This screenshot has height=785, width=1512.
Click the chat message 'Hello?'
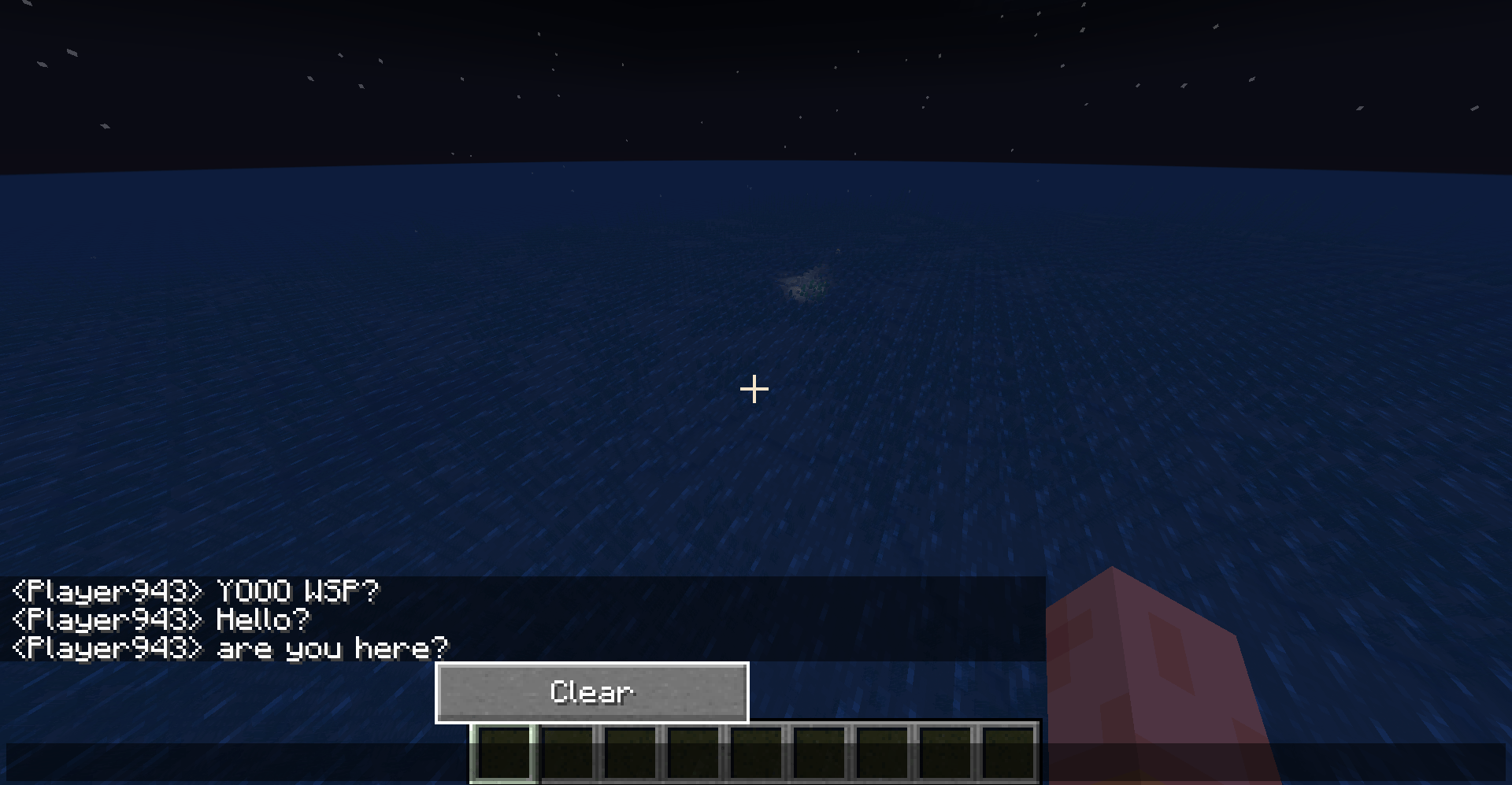(264, 620)
